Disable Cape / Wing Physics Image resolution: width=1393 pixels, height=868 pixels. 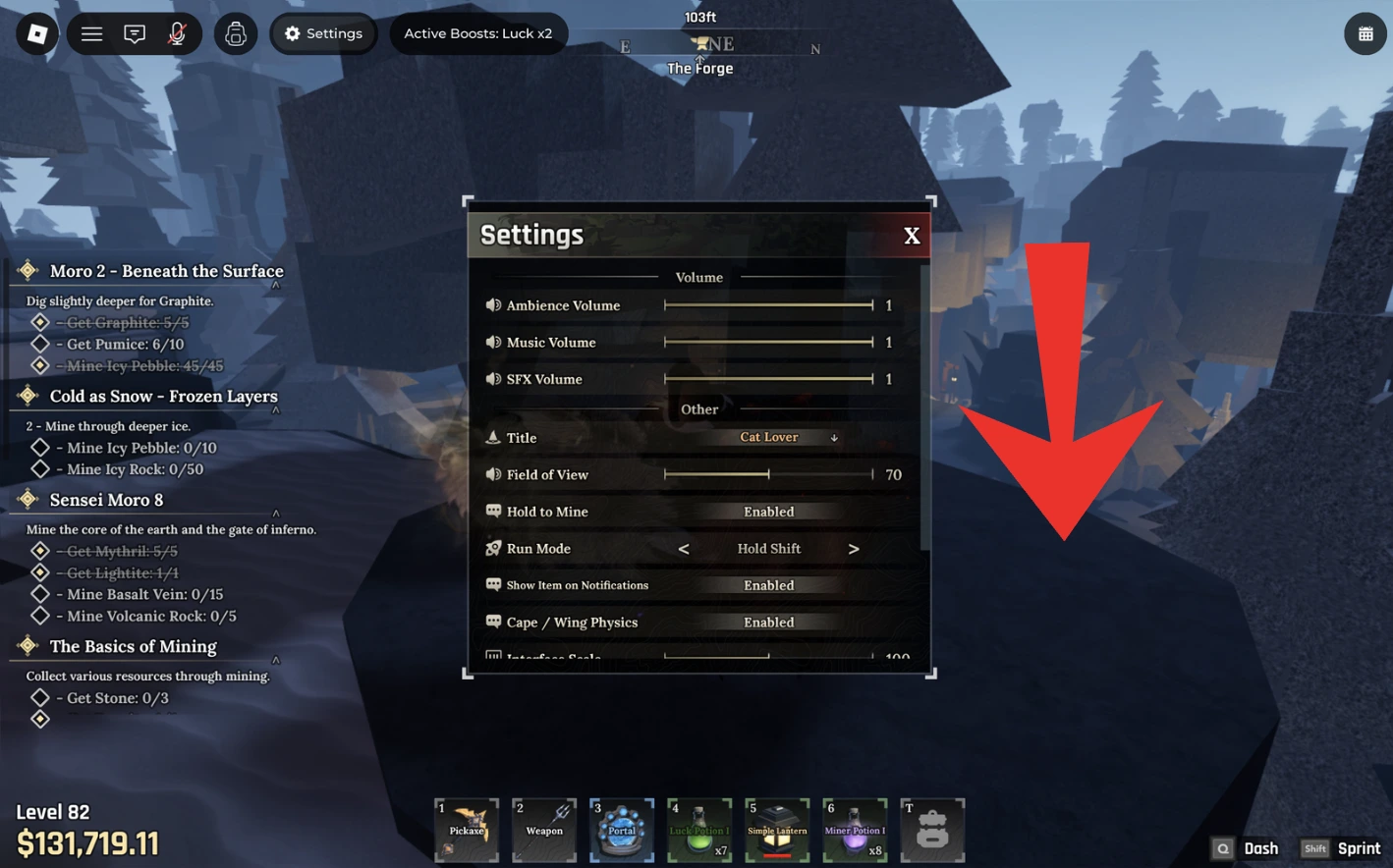click(768, 622)
